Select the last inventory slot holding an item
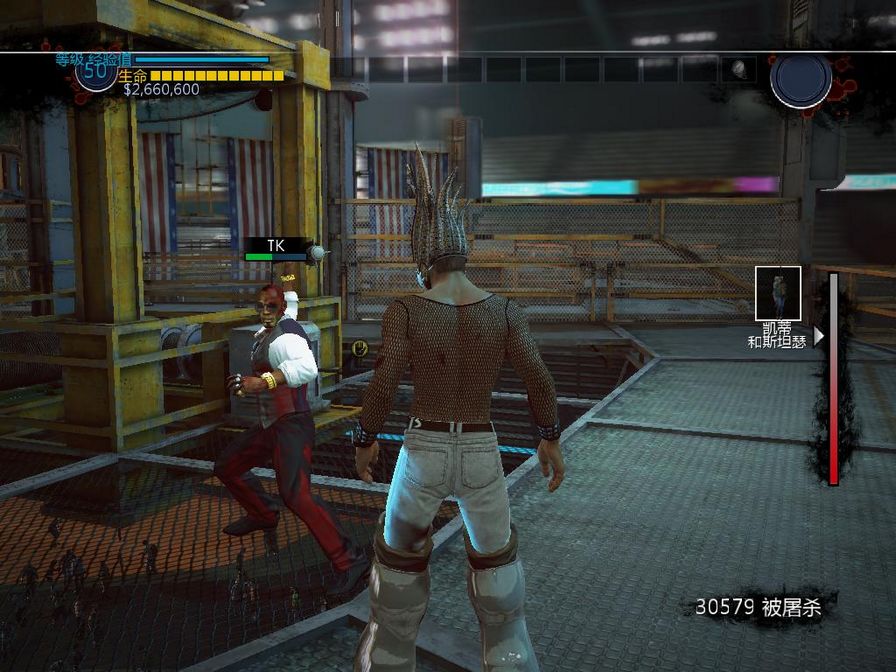The image size is (896, 672). 737,69
